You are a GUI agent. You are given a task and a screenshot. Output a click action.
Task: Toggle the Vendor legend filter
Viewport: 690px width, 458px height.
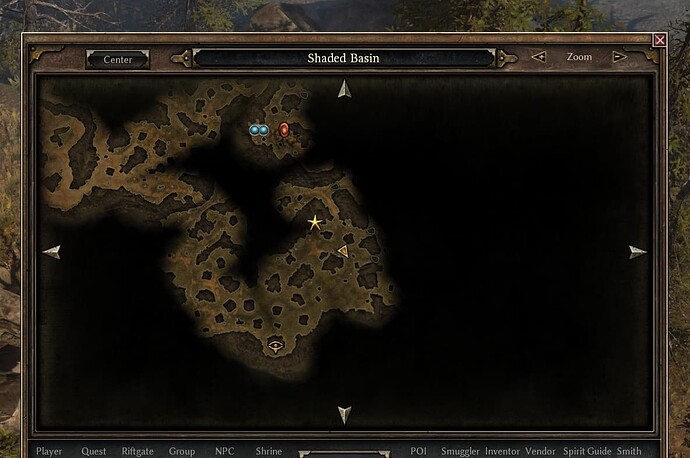(x=540, y=451)
